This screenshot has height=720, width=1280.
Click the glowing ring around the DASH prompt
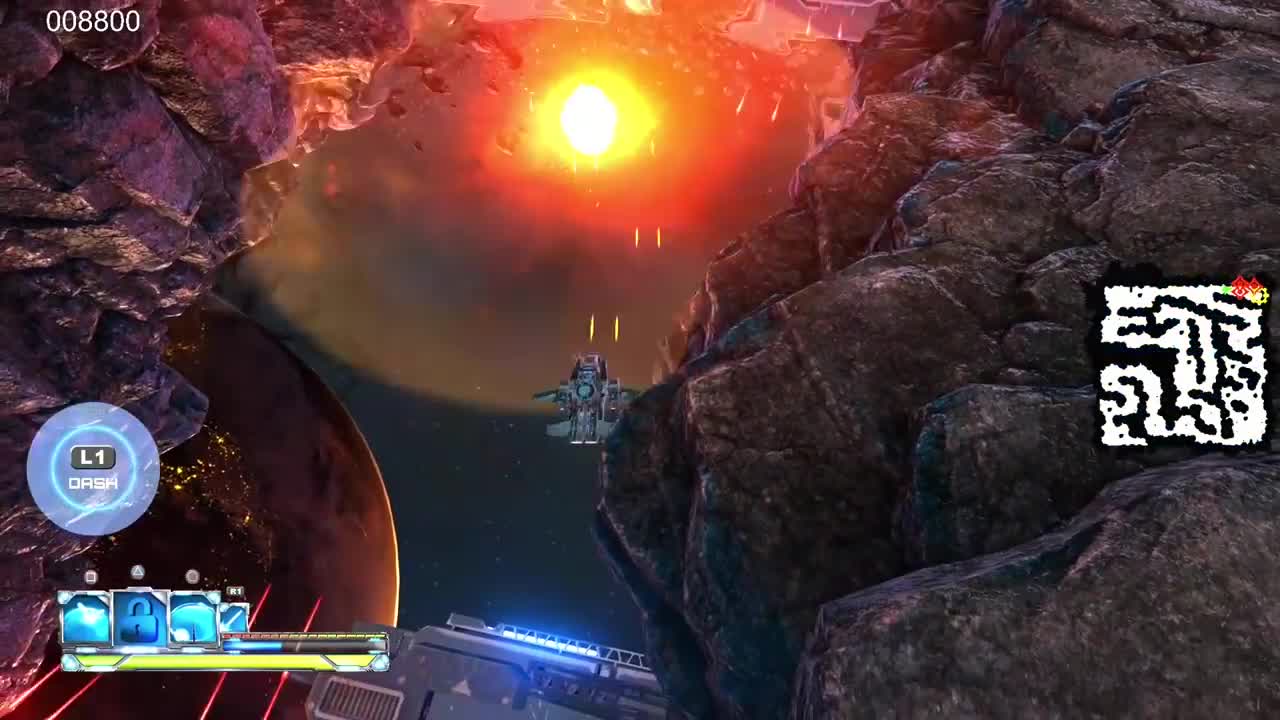pos(94,430)
